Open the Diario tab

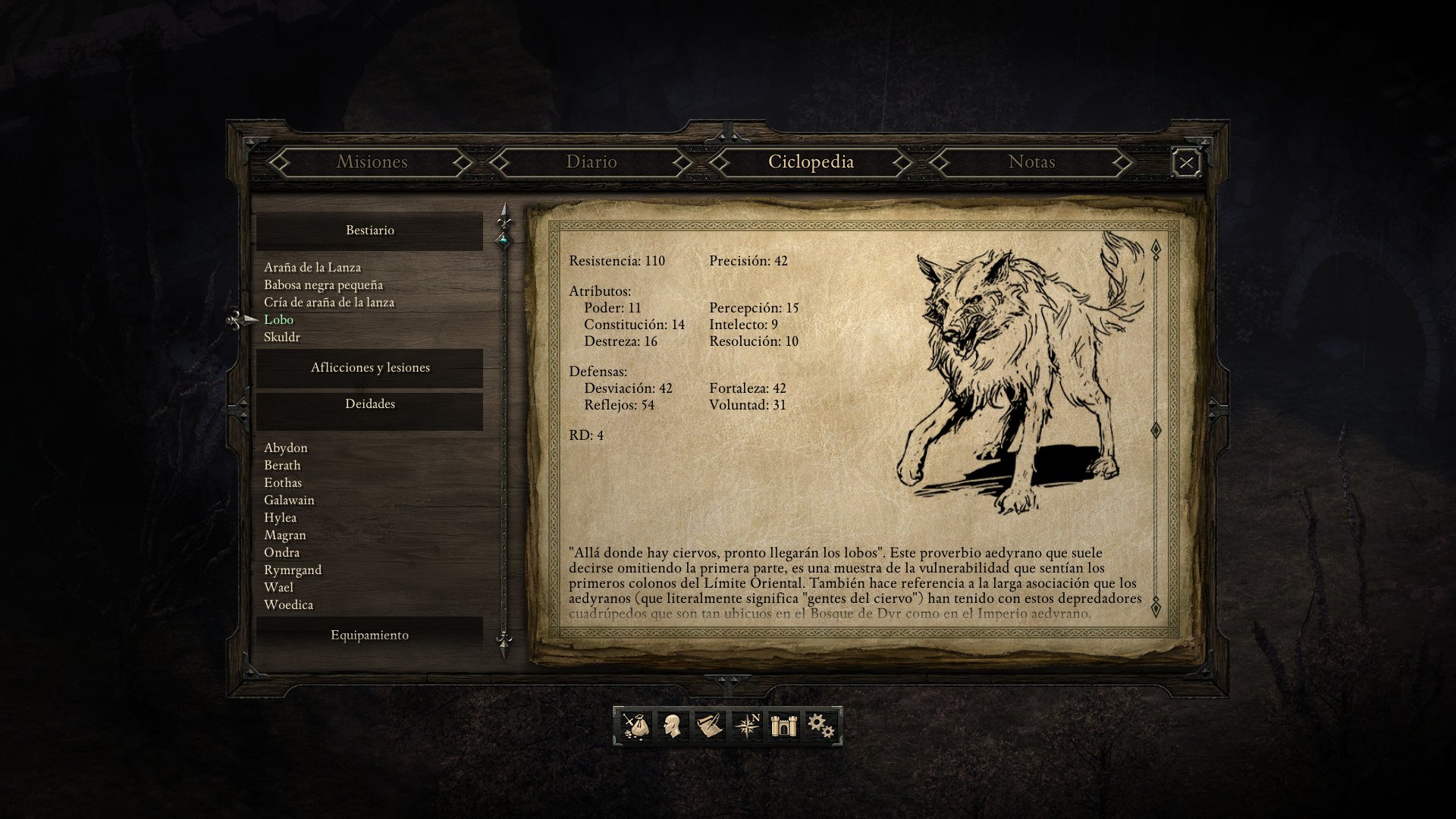(591, 162)
